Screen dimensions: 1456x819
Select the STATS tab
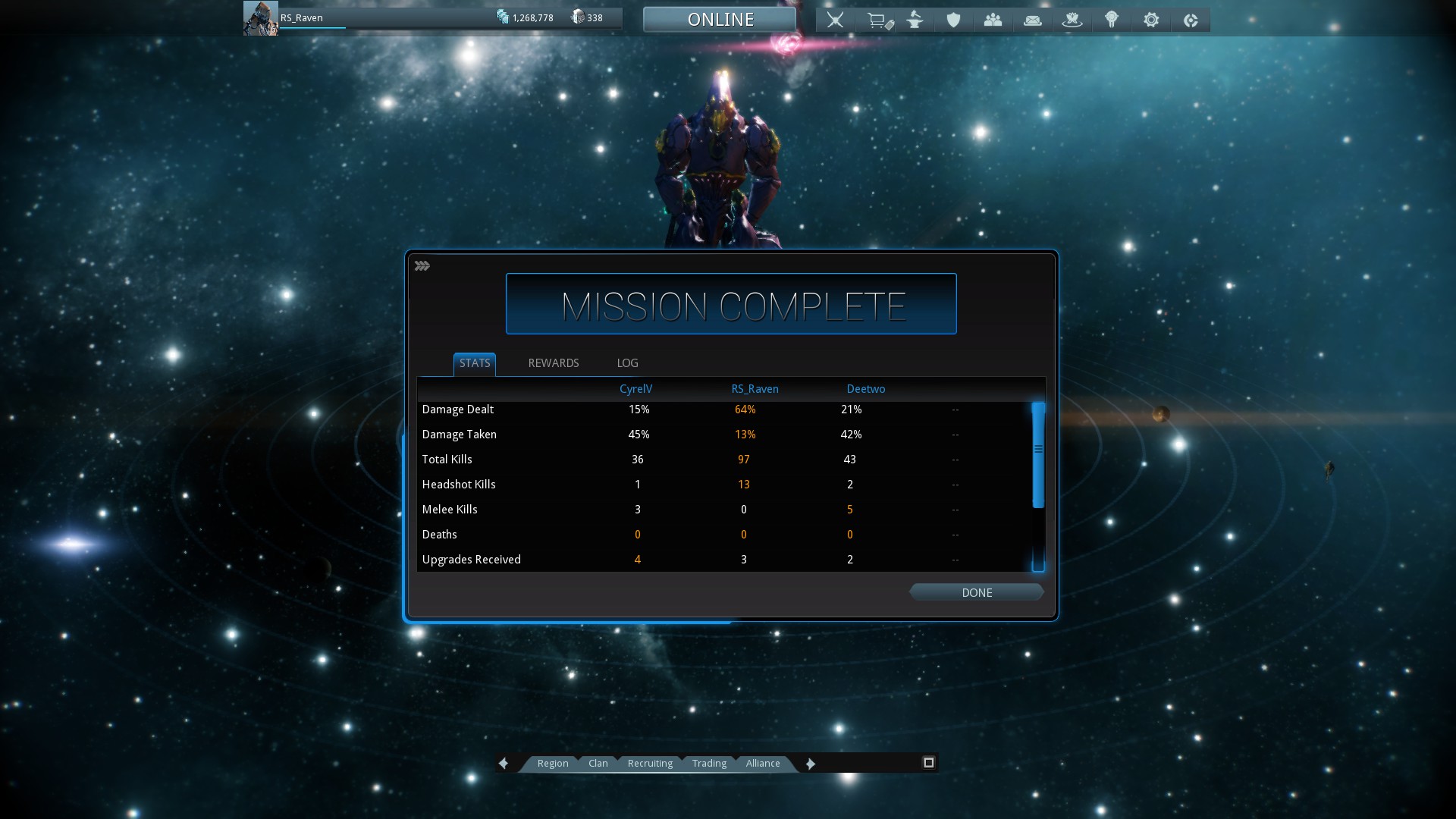click(x=475, y=363)
